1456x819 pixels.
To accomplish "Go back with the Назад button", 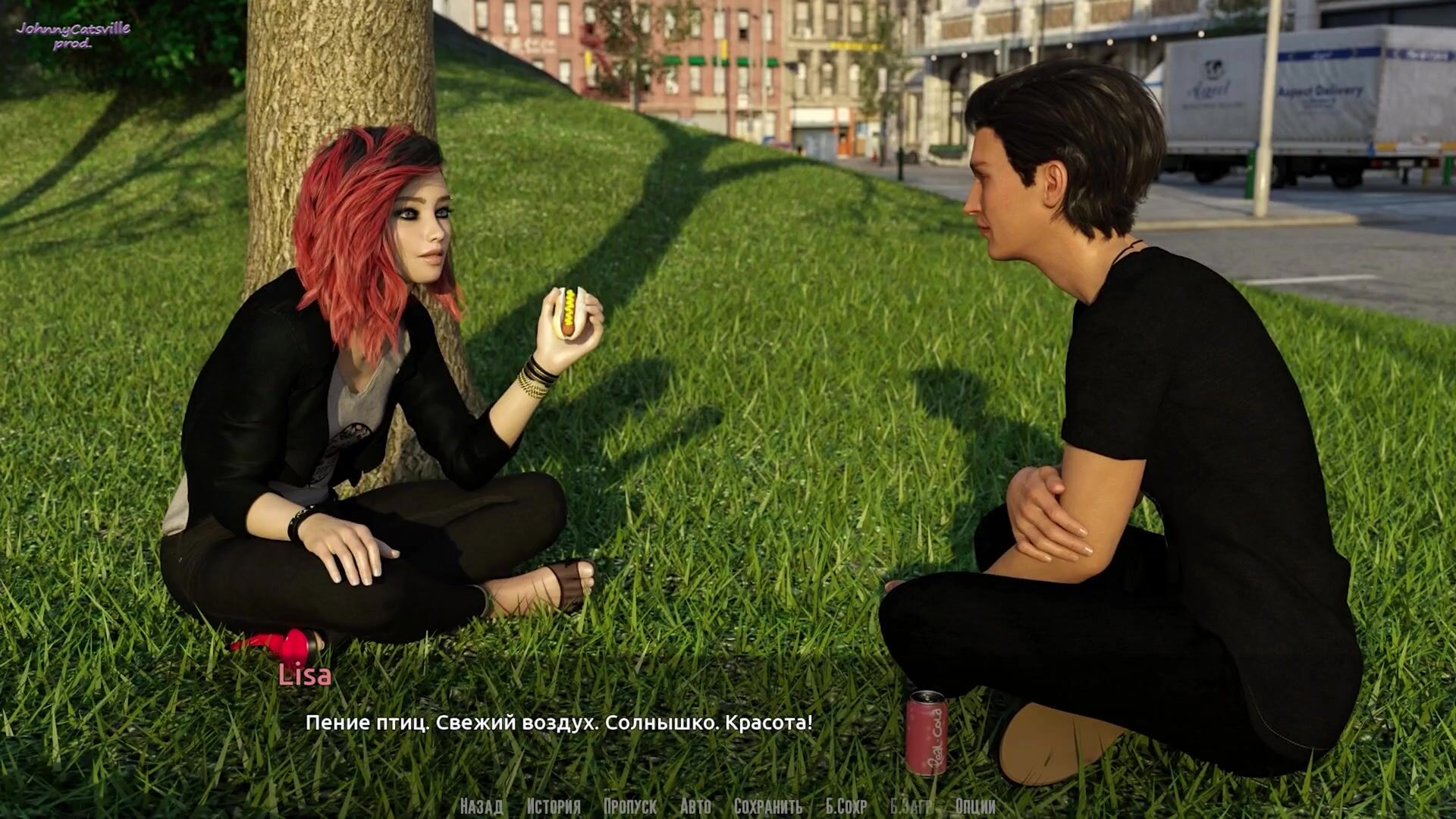I will pos(481,806).
